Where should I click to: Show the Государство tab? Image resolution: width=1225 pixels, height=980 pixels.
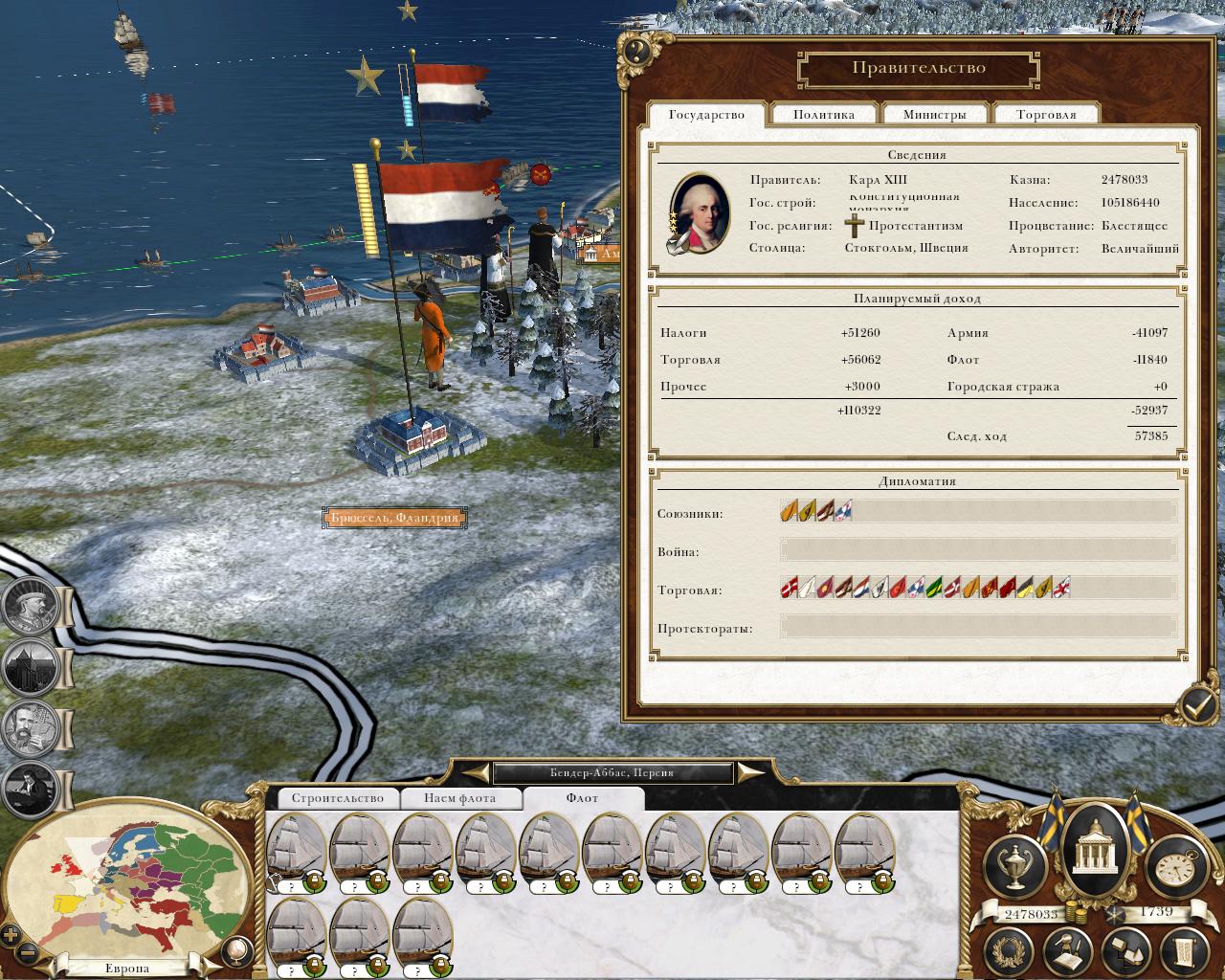[x=706, y=114]
